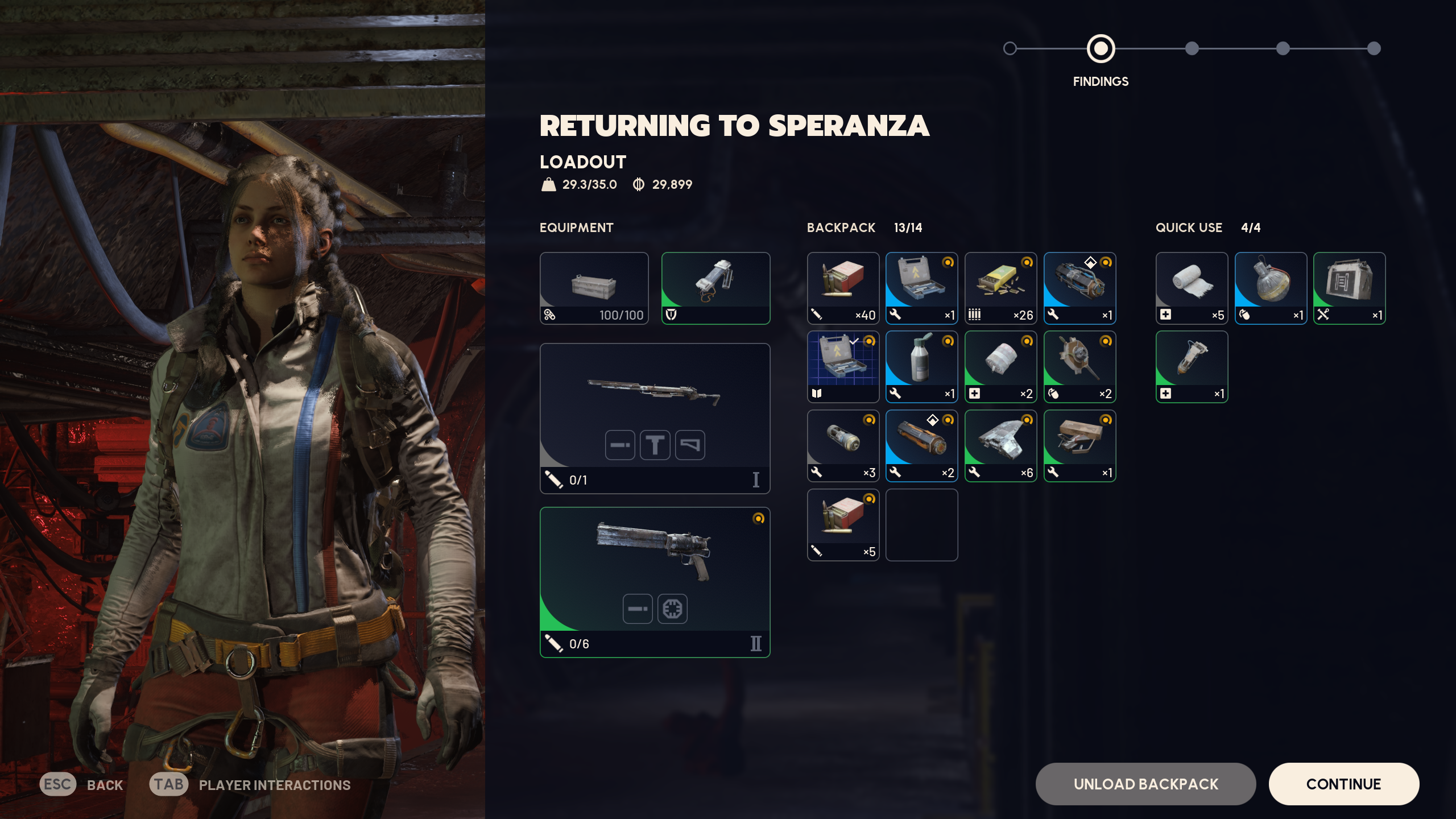Select the revolver weapon slot
The image size is (1456, 819).
[x=655, y=582]
